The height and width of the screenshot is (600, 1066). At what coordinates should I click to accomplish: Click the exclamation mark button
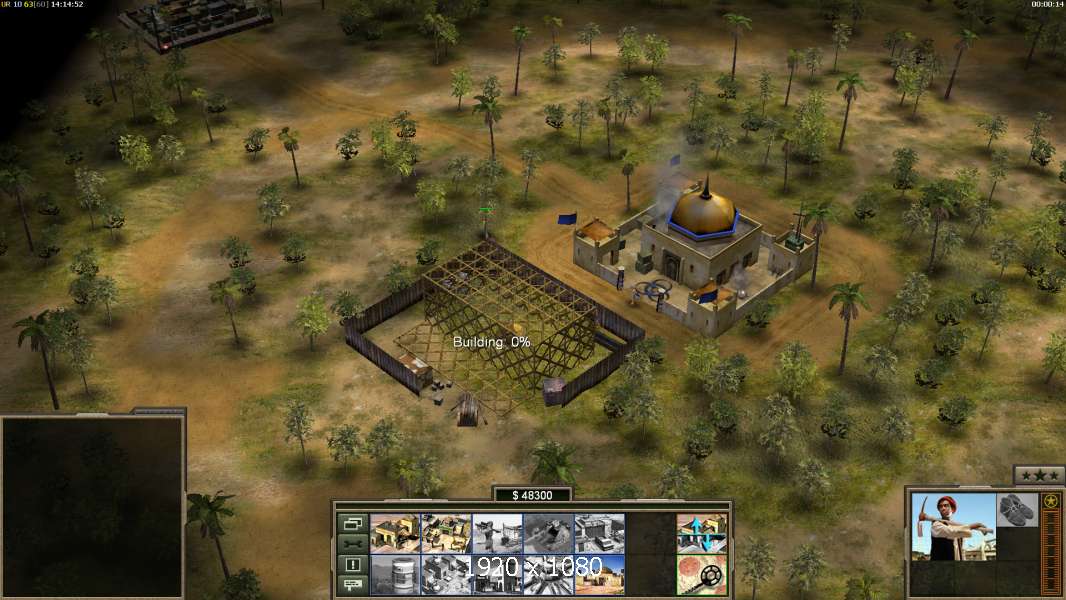[352, 565]
